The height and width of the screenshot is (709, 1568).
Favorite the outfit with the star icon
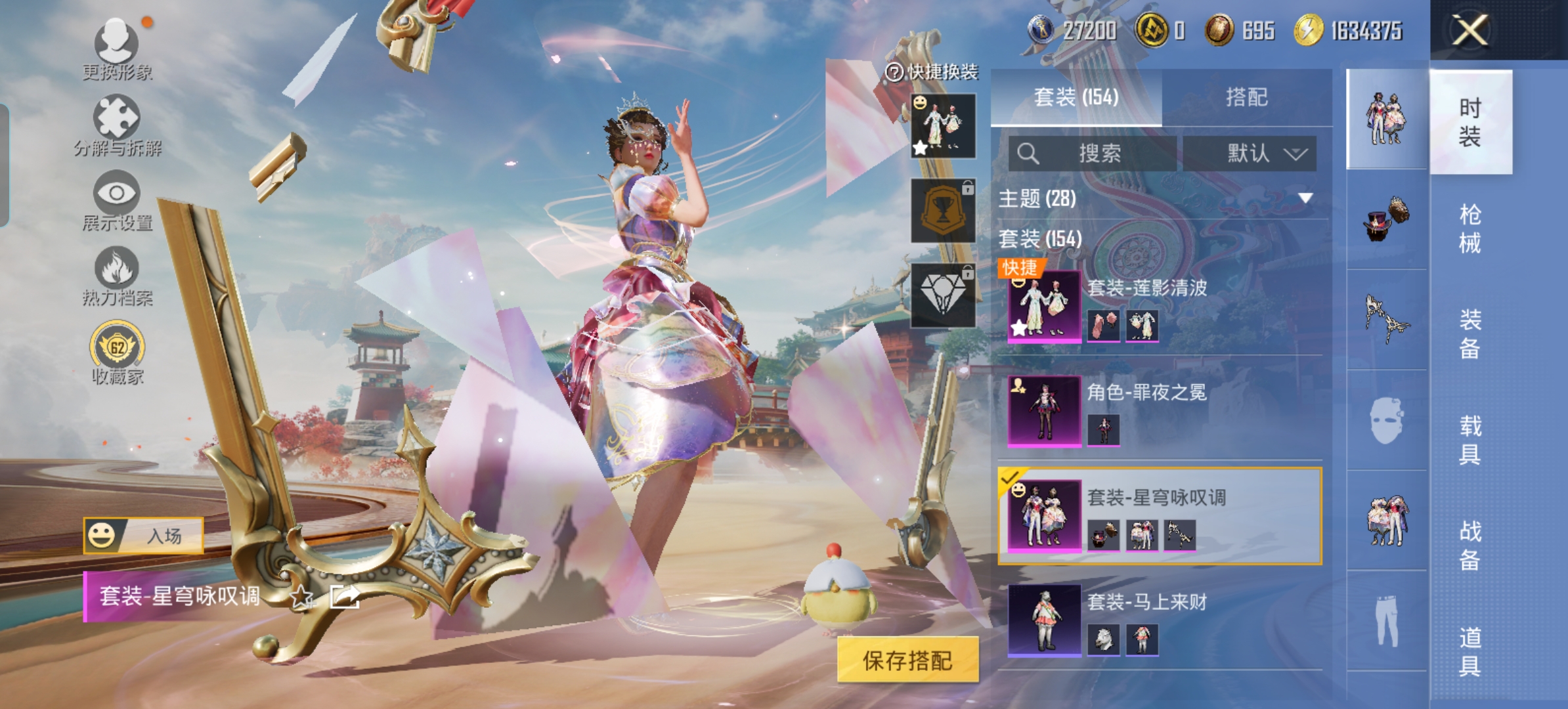tap(301, 597)
